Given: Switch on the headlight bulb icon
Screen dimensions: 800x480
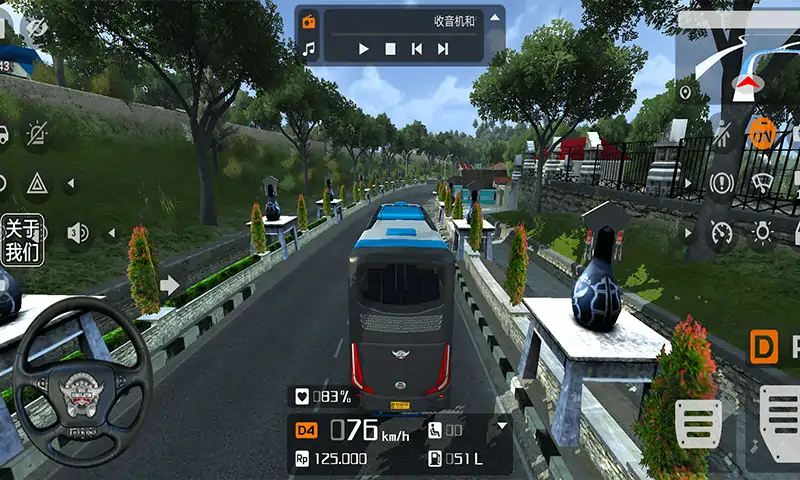Looking at the screenshot, I should pos(763,233).
